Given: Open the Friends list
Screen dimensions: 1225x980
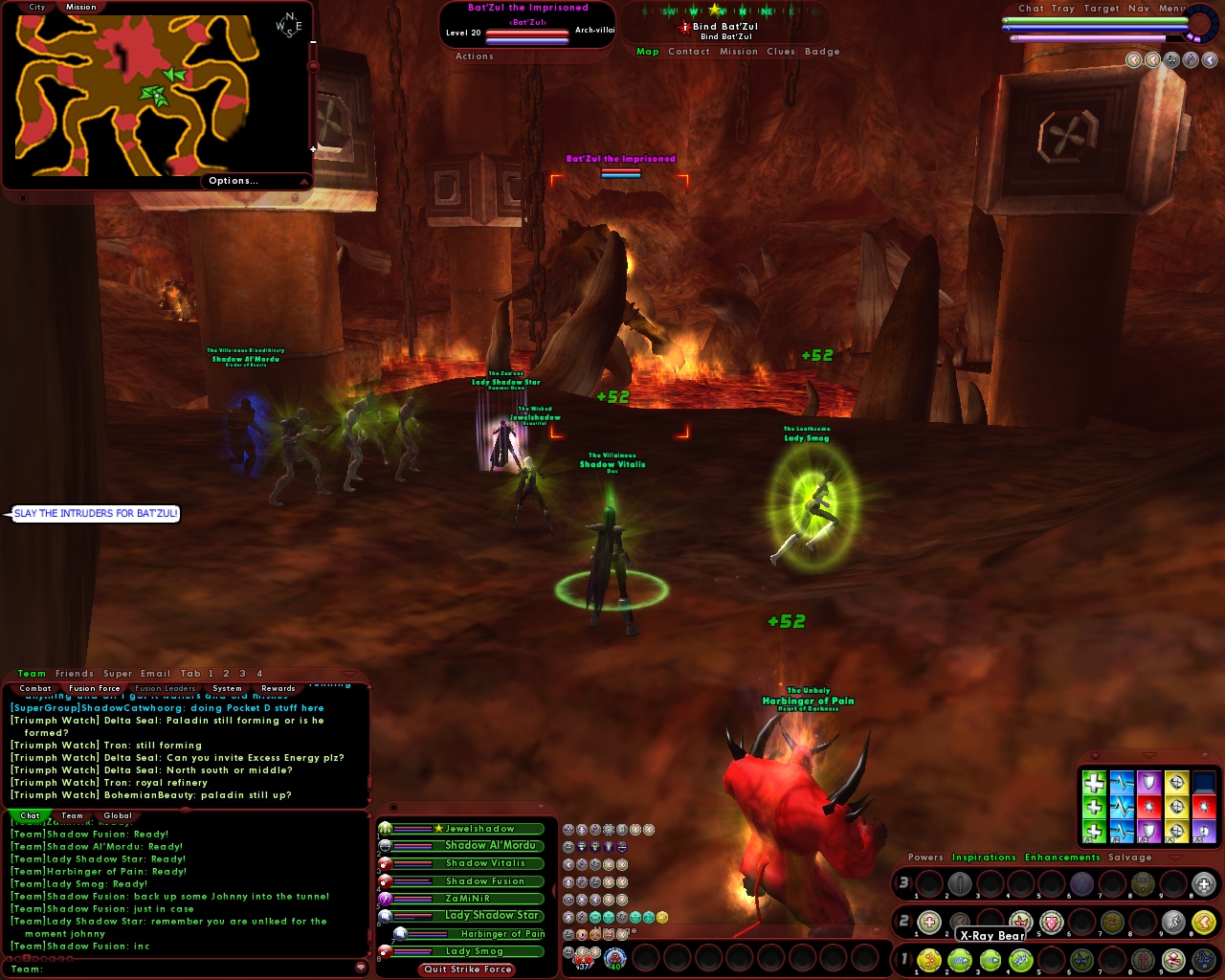Looking at the screenshot, I should click(75, 674).
